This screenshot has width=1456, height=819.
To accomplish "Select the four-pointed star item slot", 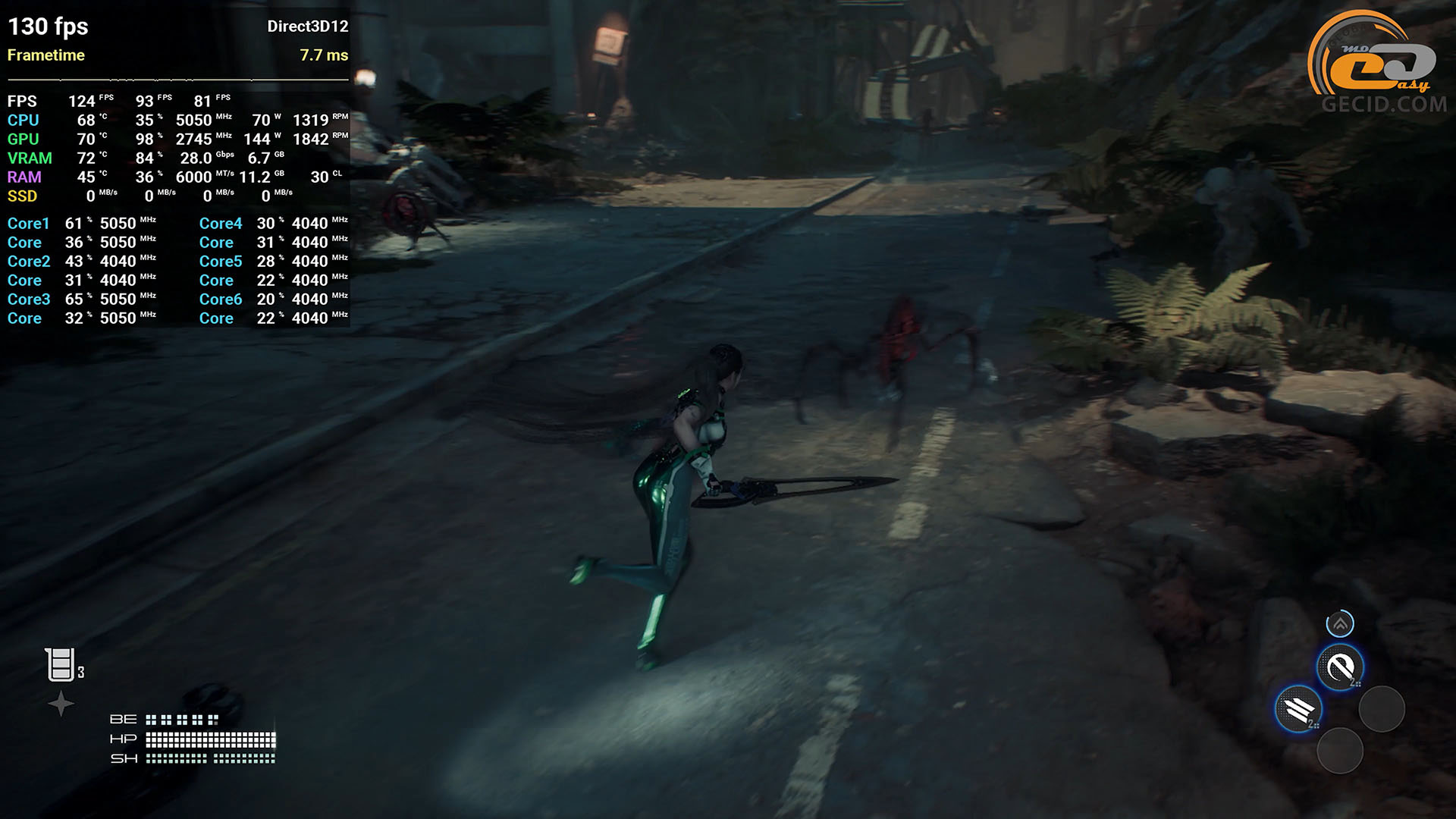I will [61, 704].
